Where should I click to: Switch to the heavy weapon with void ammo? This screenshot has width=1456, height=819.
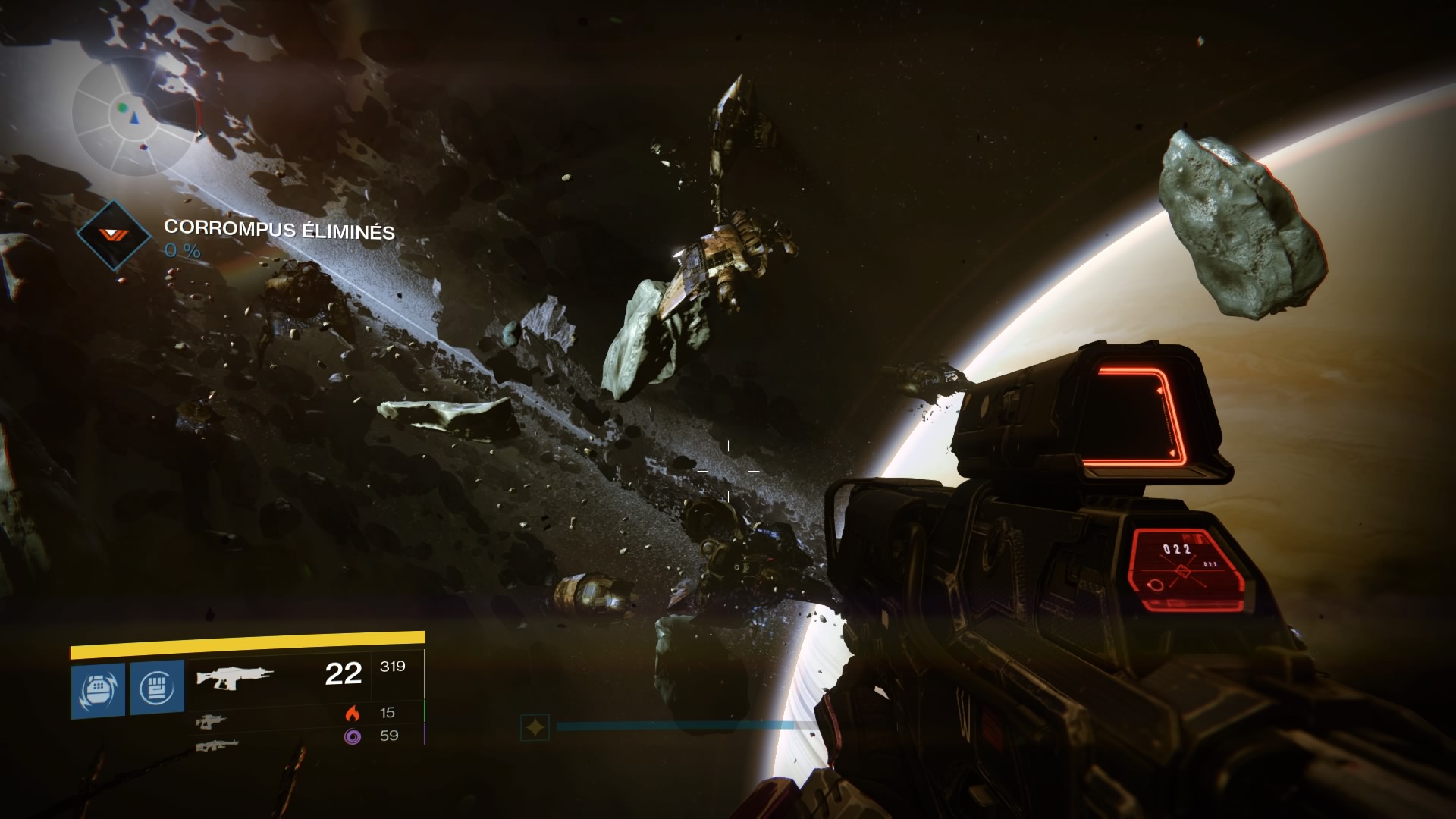pyautogui.click(x=217, y=745)
